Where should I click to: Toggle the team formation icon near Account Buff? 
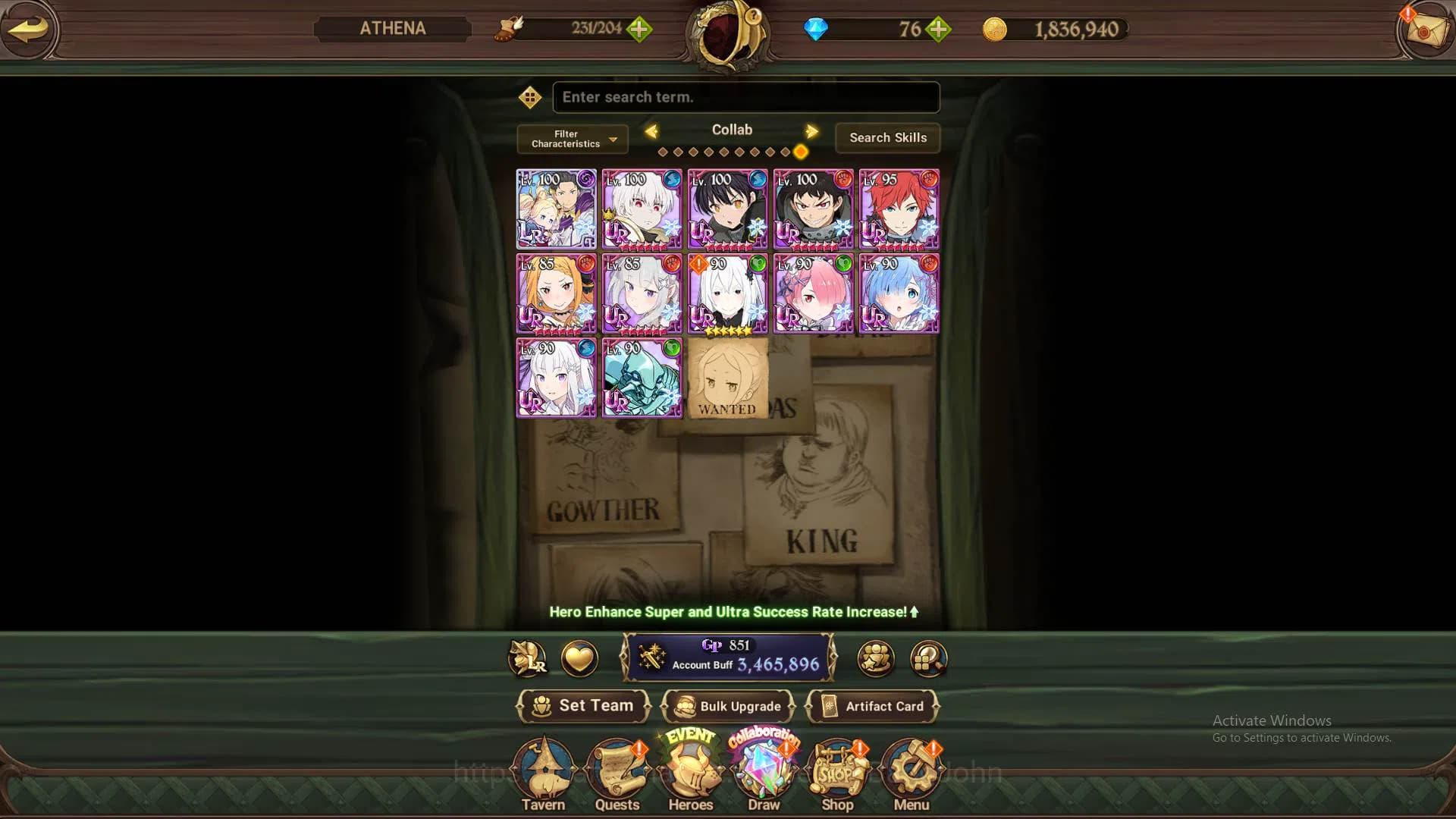876,659
